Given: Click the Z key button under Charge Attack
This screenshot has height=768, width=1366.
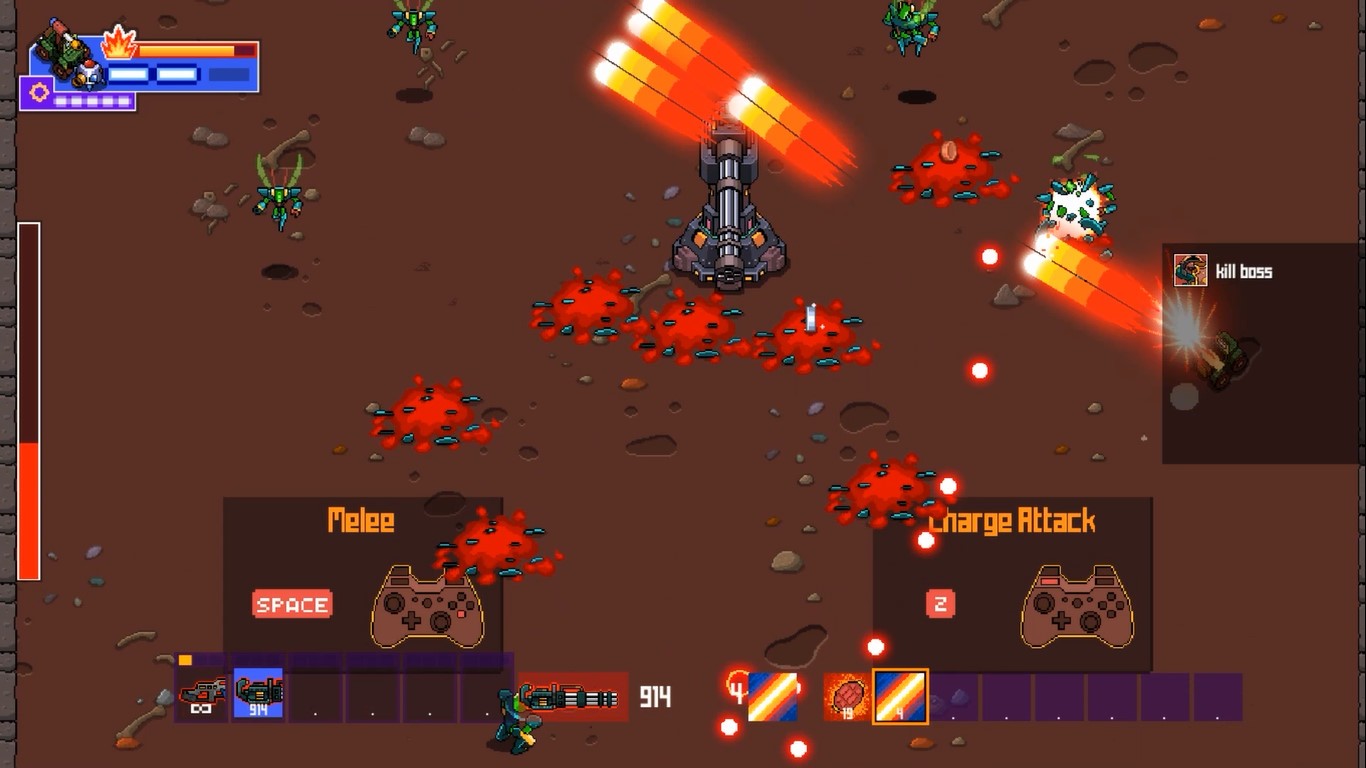Looking at the screenshot, I should 938,604.
